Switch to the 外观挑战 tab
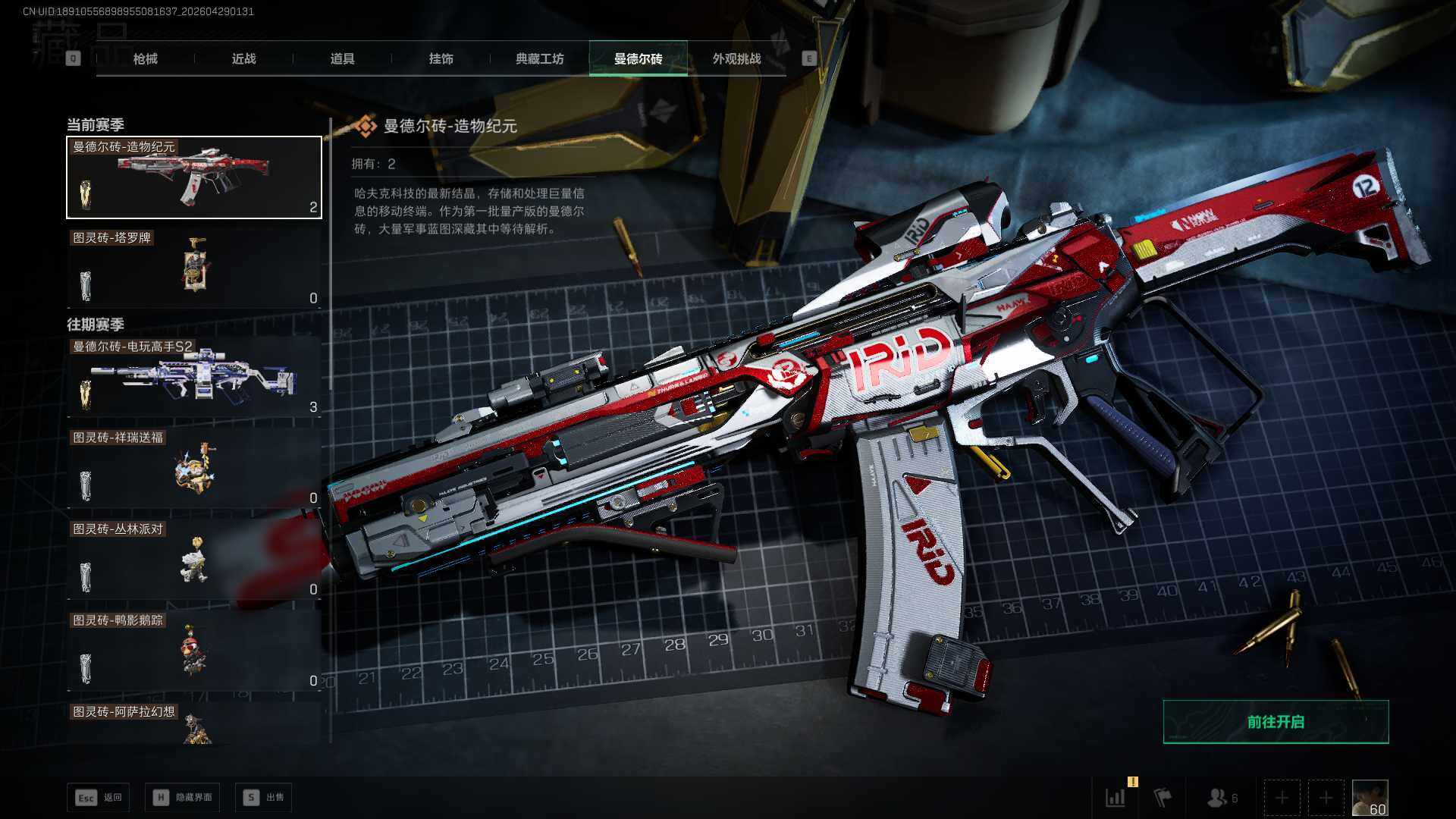Image resolution: width=1456 pixels, height=819 pixels. [x=736, y=58]
